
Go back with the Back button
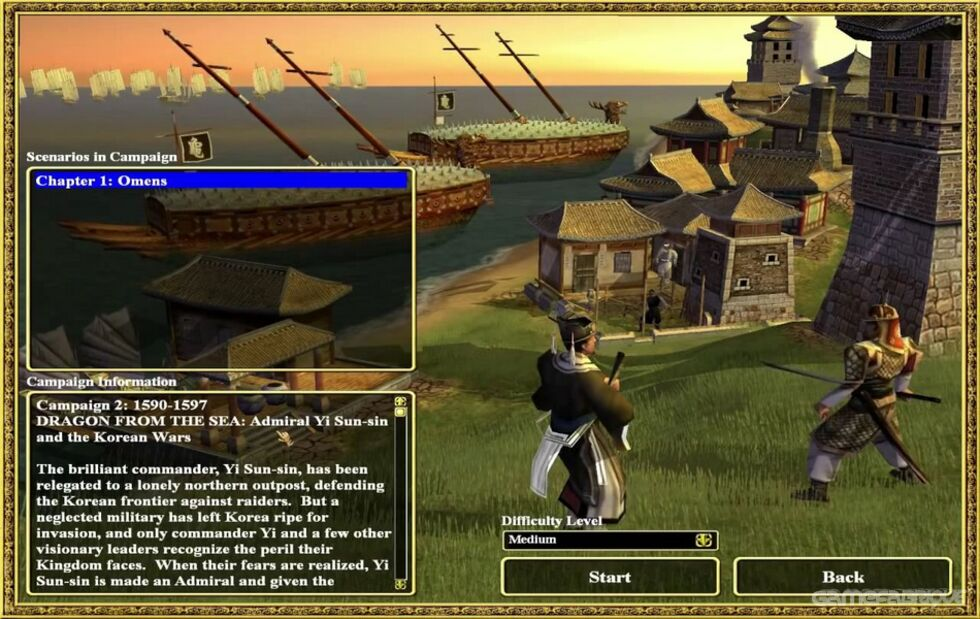click(843, 577)
